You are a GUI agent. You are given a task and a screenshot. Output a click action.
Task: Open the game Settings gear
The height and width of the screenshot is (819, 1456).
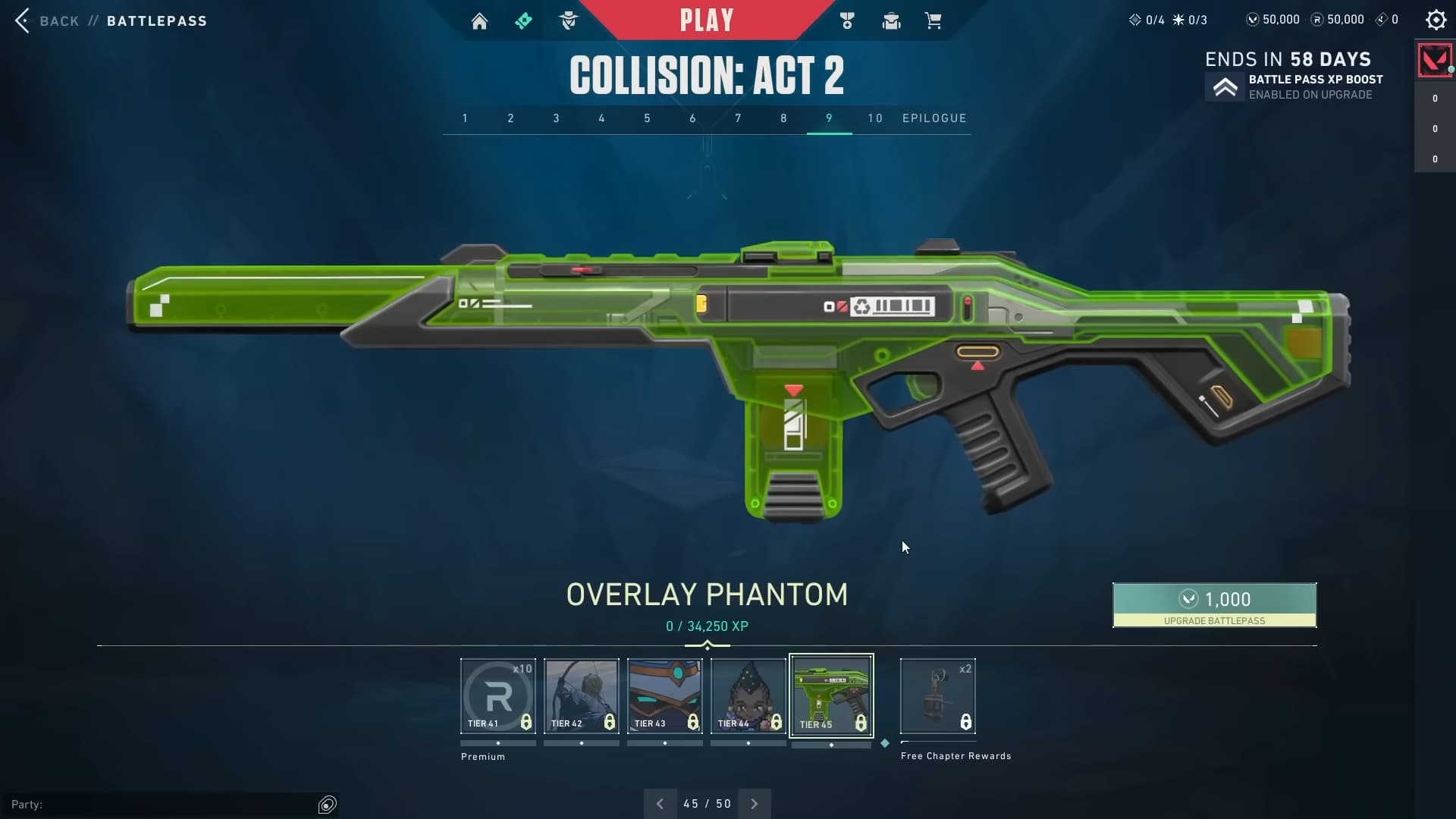[1436, 20]
